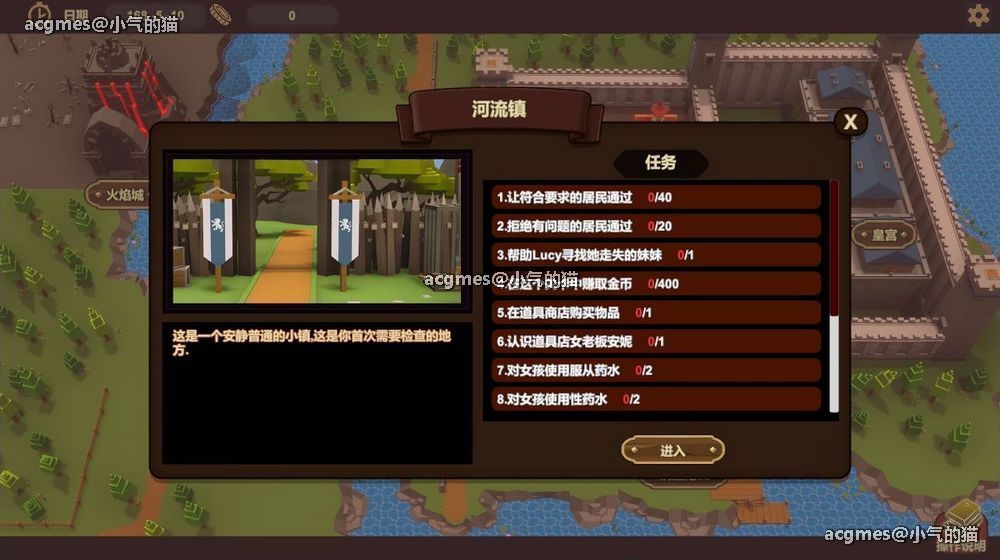Select task 拒绝有问题的居民通过
Viewport: 1000px width, 560px height.
click(x=655, y=226)
